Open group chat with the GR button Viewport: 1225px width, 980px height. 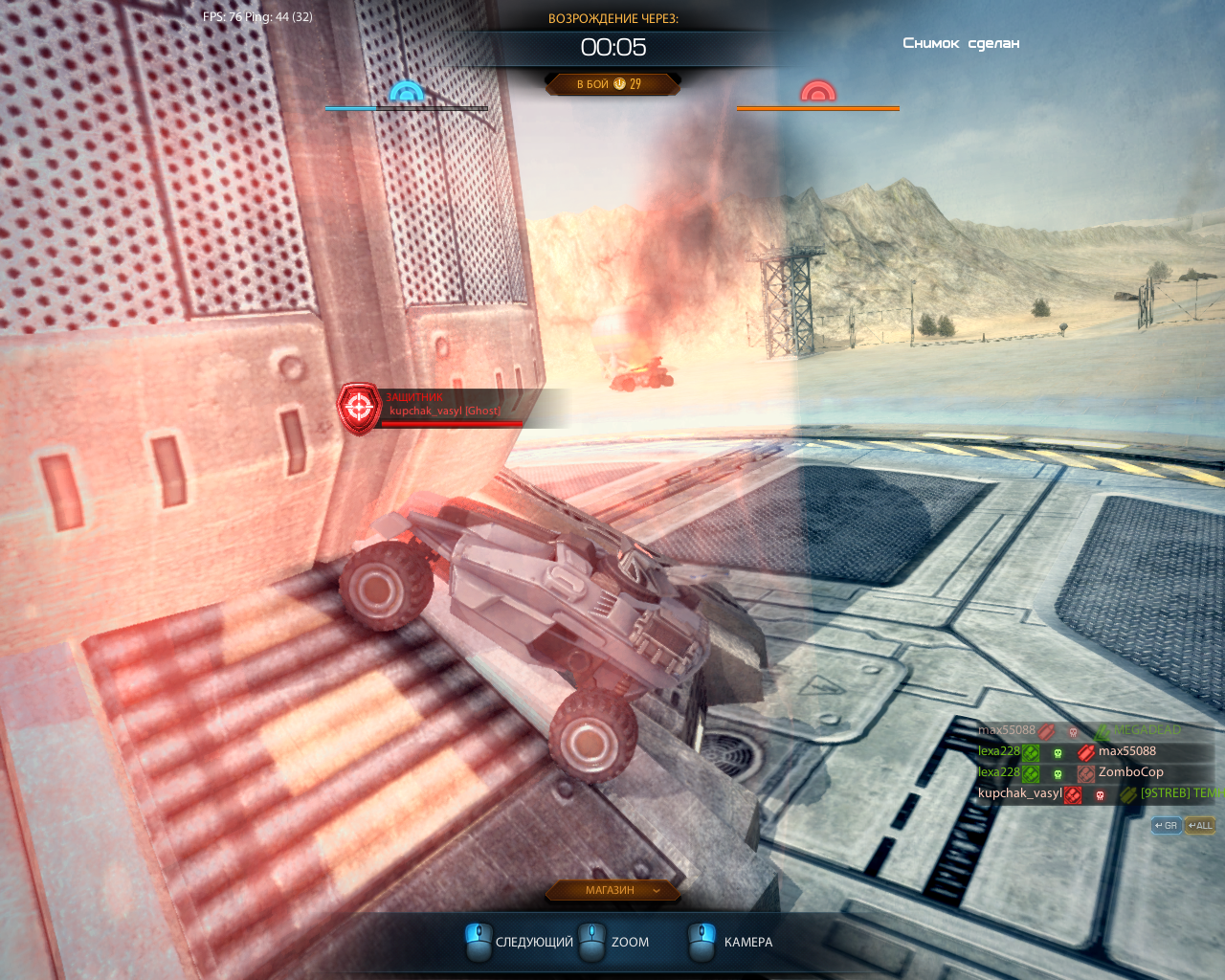pyautogui.click(x=1166, y=825)
